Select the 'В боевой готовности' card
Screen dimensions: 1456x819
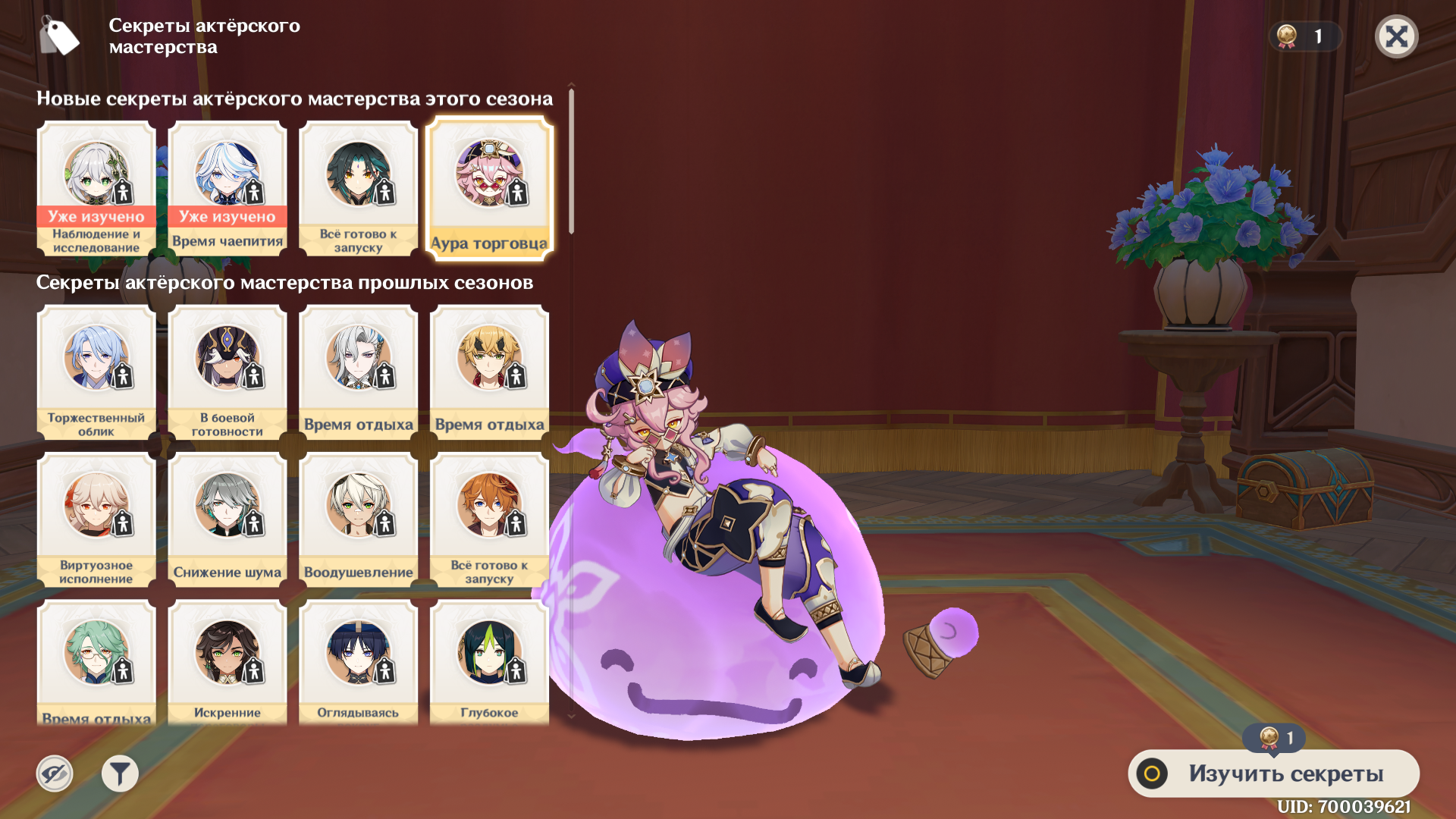click(227, 372)
